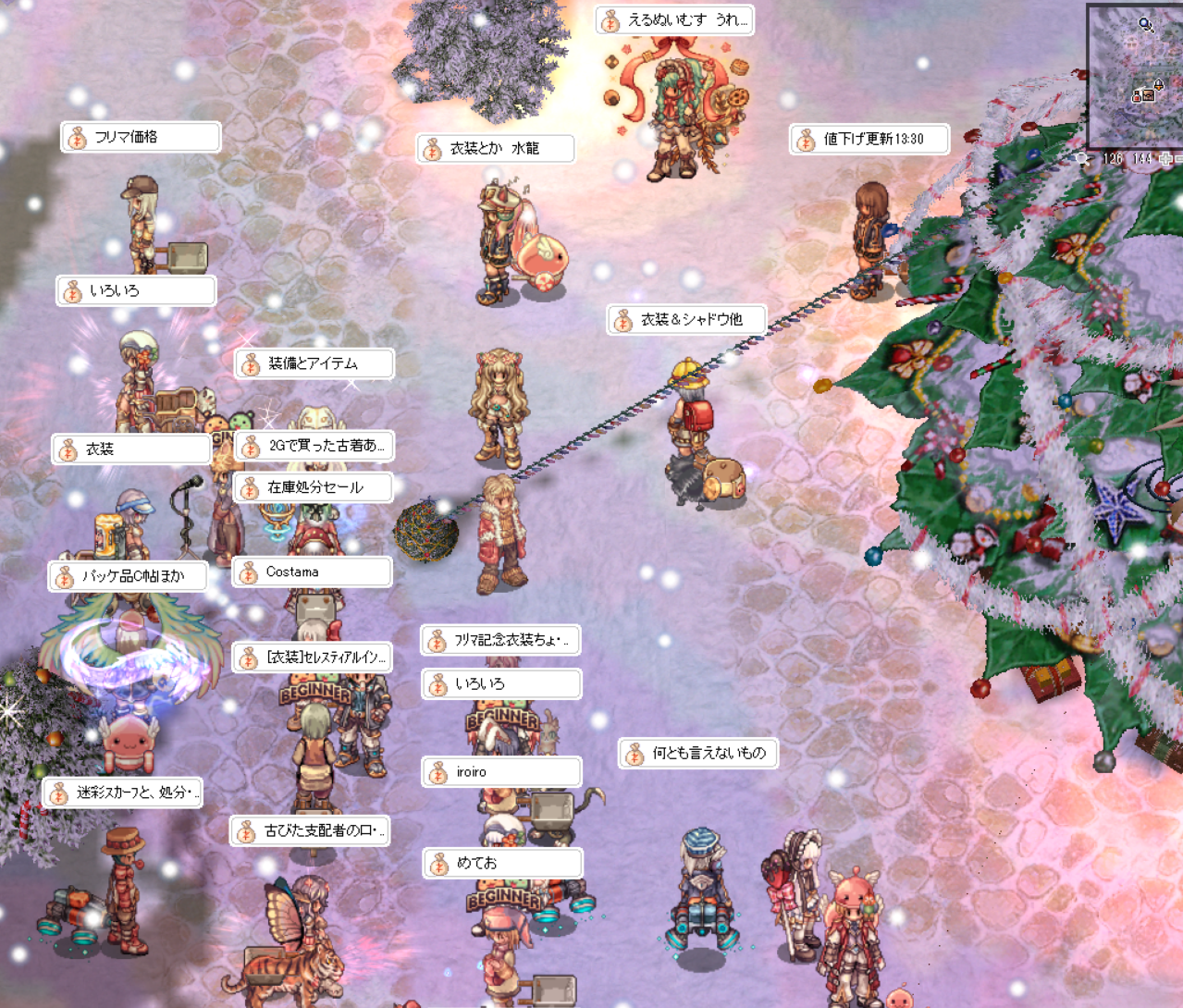The height and width of the screenshot is (1008, 1183).
Task: Select the [衣装]セレスティアル shop sign
Action: (x=313, y=658)
